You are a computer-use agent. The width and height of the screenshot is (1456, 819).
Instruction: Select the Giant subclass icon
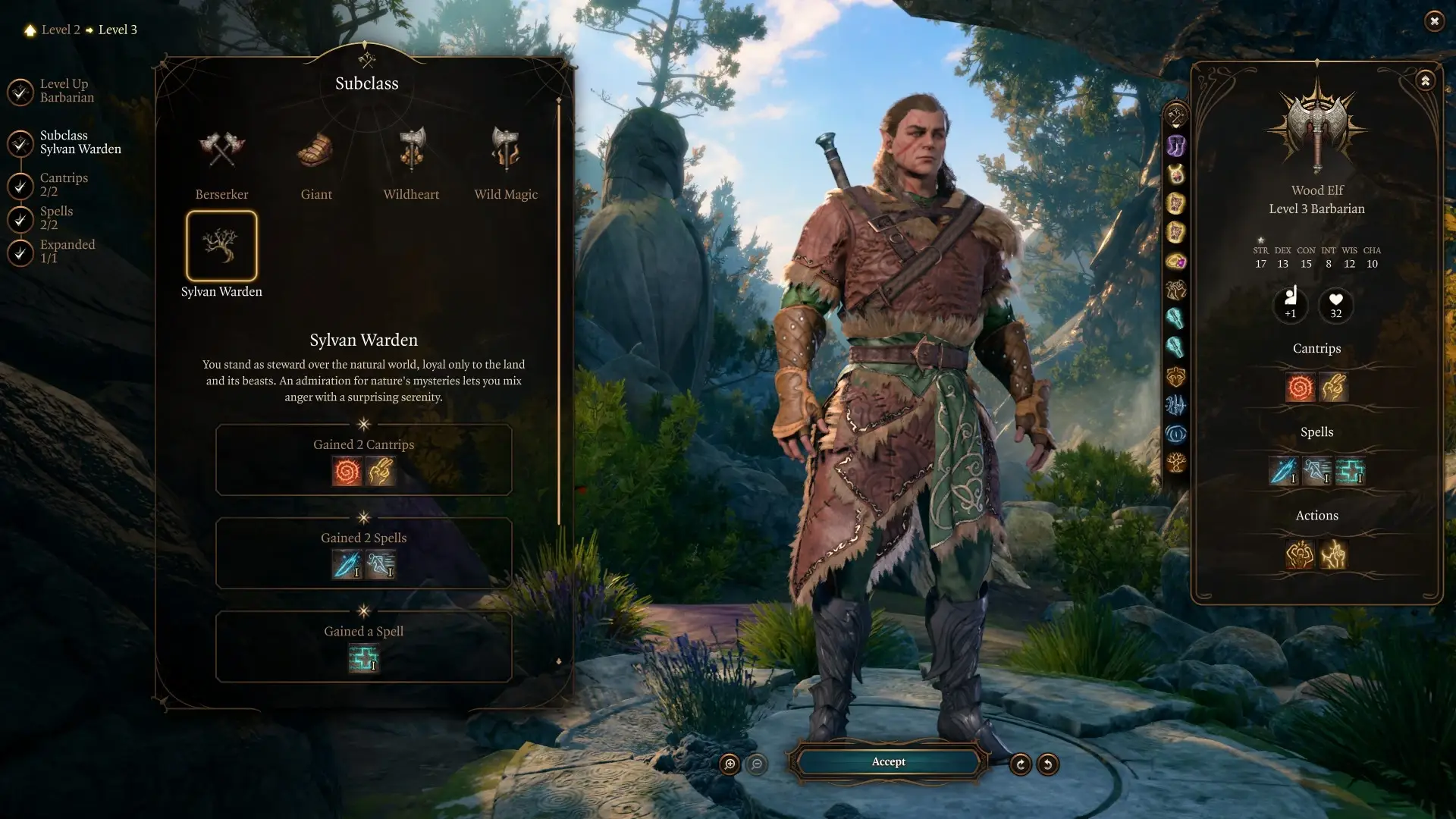pyautogui.click(x=316, y=152)
